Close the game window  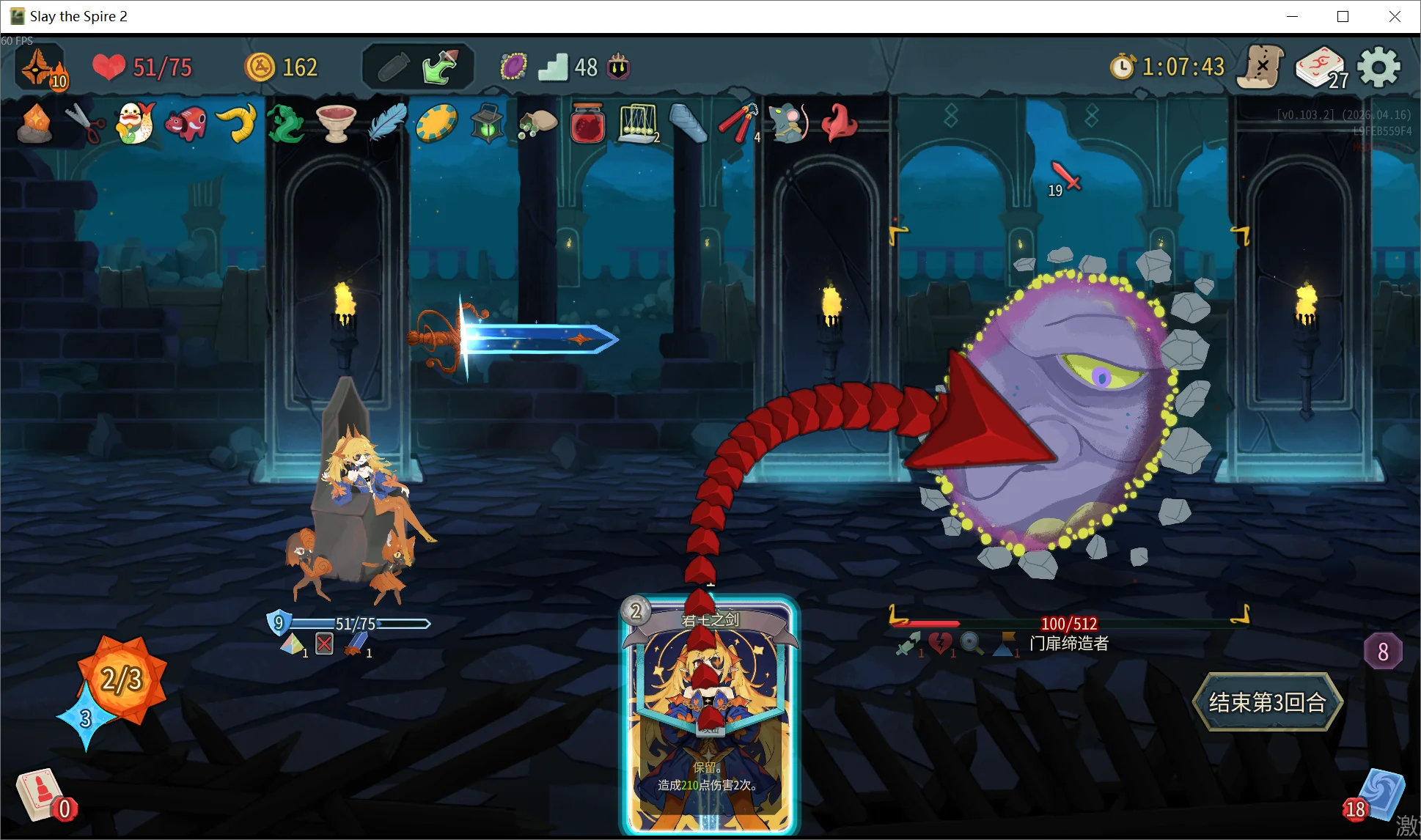pyautogui.click(x=1395, y=16)
